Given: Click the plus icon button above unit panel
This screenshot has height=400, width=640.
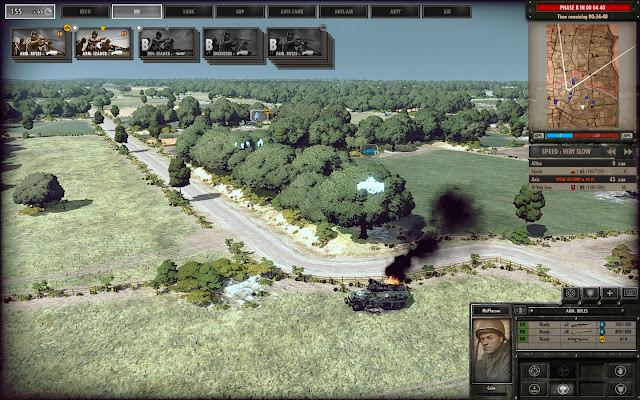Looking at the screenshot, I should click(x=609, y=294).
